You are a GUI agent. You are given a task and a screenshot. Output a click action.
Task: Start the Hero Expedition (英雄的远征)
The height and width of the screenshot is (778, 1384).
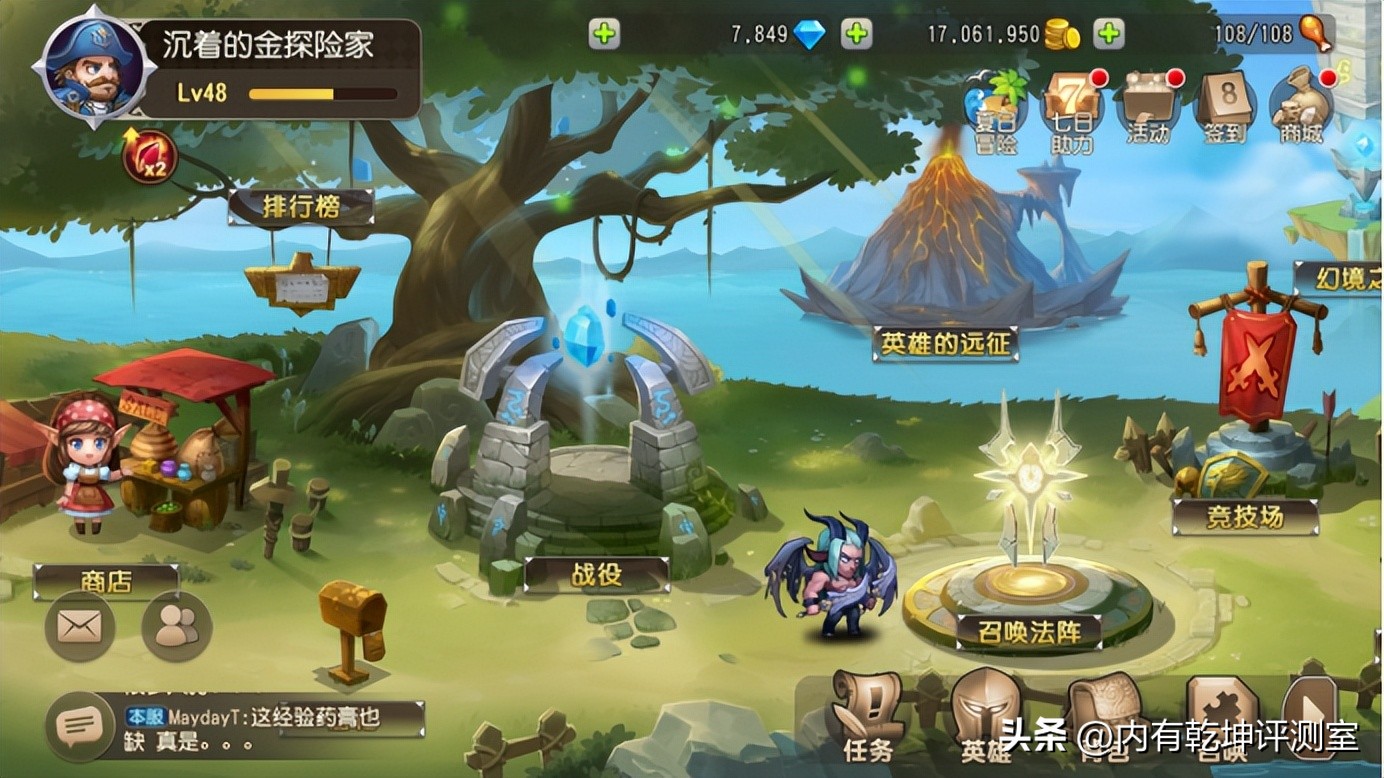pyautogui.click(x=946, y=343)
